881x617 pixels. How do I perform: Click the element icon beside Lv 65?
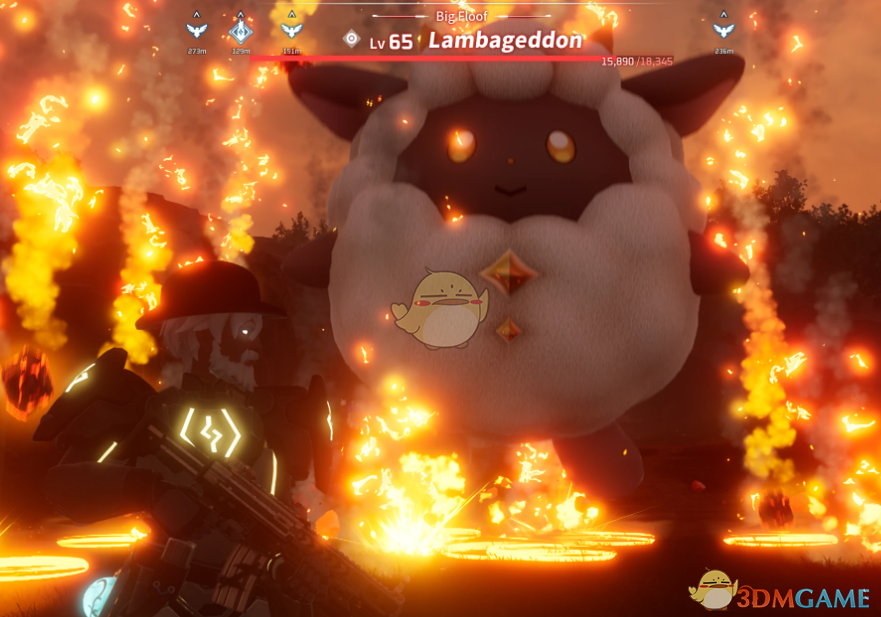click(x=351, y=40)
